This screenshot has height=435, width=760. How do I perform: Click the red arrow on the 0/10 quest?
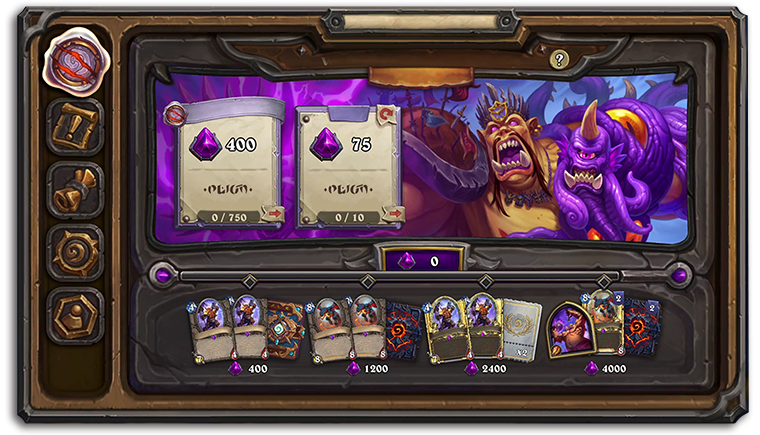point(393,213)
